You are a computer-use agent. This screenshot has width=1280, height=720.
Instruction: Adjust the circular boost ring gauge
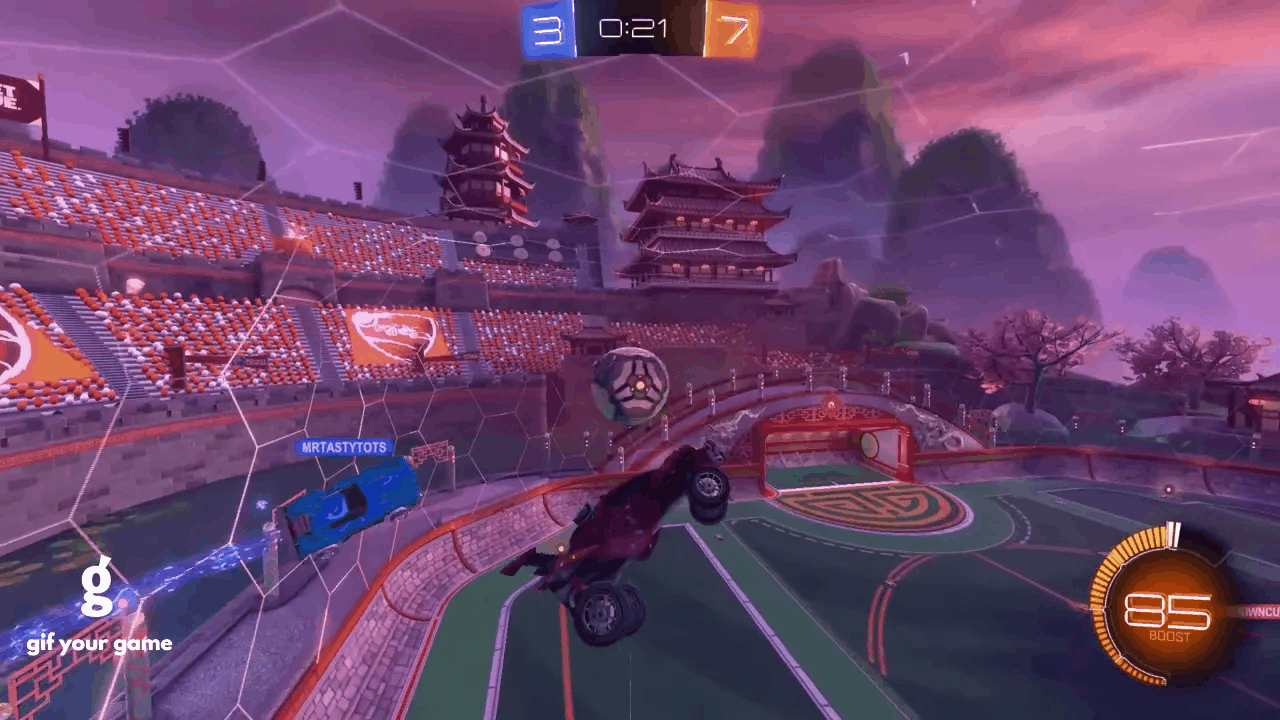1170,610
